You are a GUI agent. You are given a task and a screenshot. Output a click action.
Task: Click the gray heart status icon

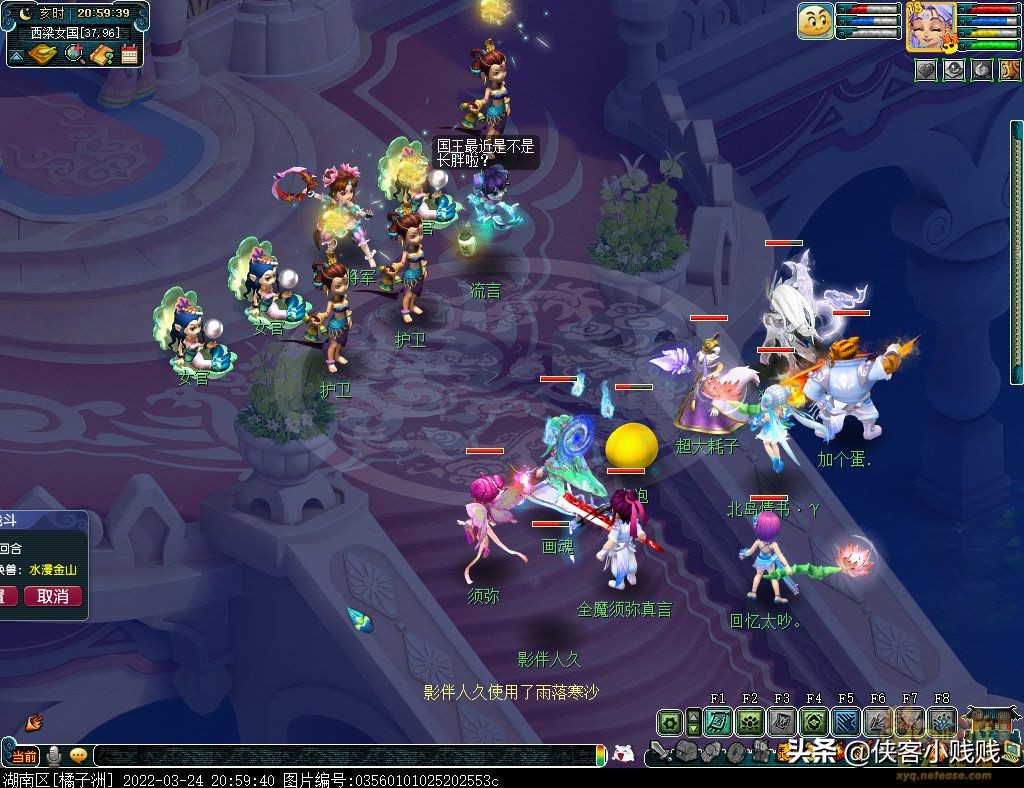pos(926,70)
